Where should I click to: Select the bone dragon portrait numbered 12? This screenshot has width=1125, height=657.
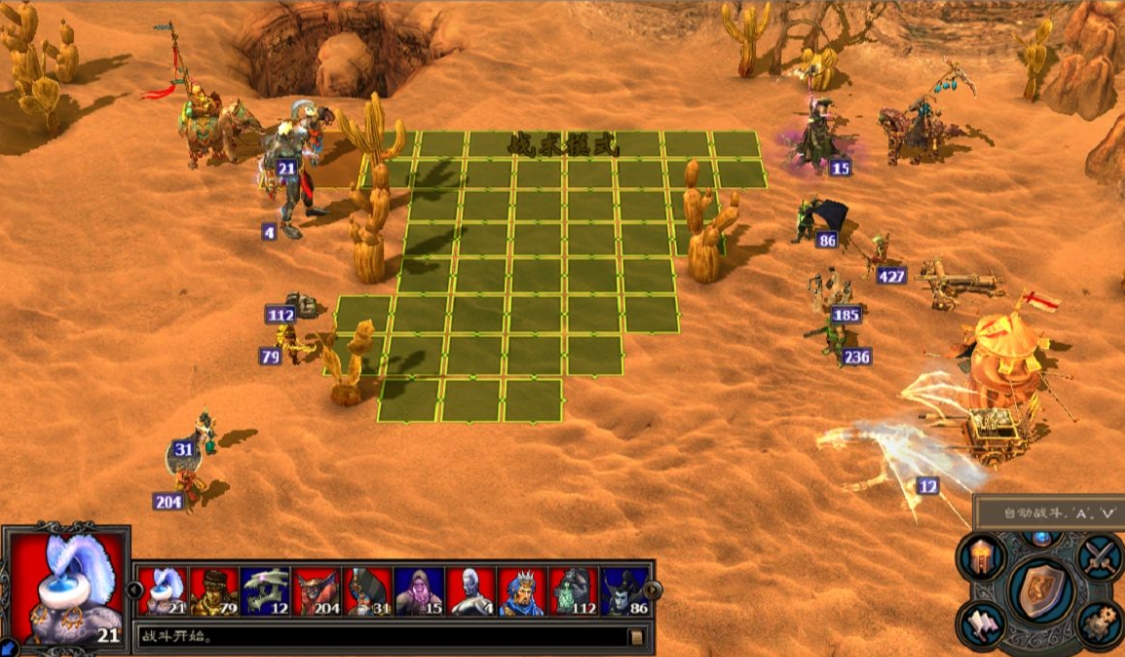point(265,591)
